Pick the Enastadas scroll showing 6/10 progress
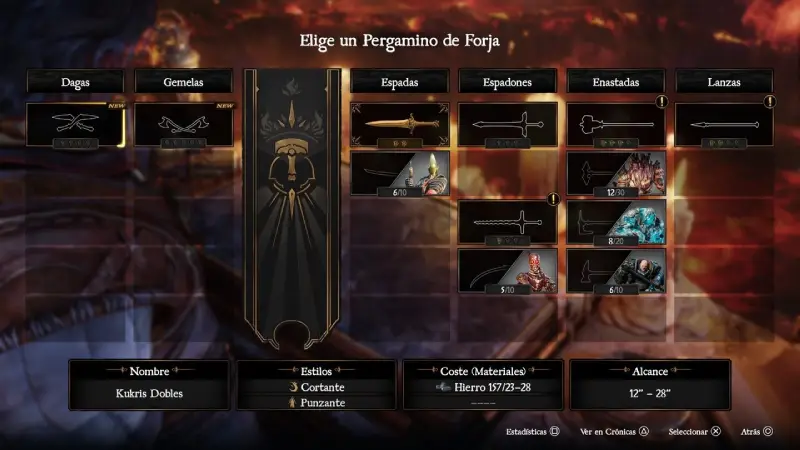The height and width of the screenshot is (450, 800). 616,270
